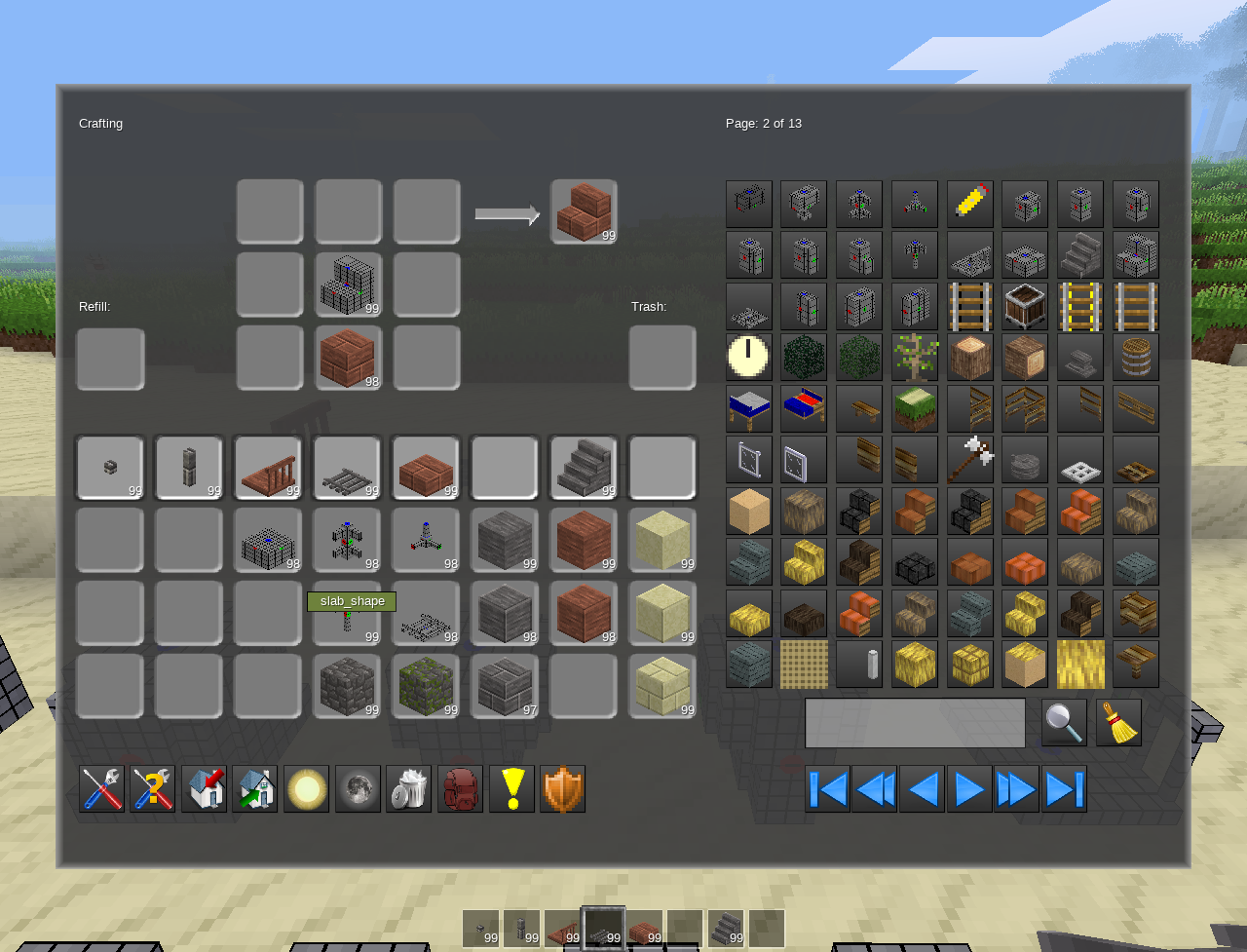Click the empty Trash slot
Image resolution: width=1247 pixels, height=952 pixels.
pos(662,359)
